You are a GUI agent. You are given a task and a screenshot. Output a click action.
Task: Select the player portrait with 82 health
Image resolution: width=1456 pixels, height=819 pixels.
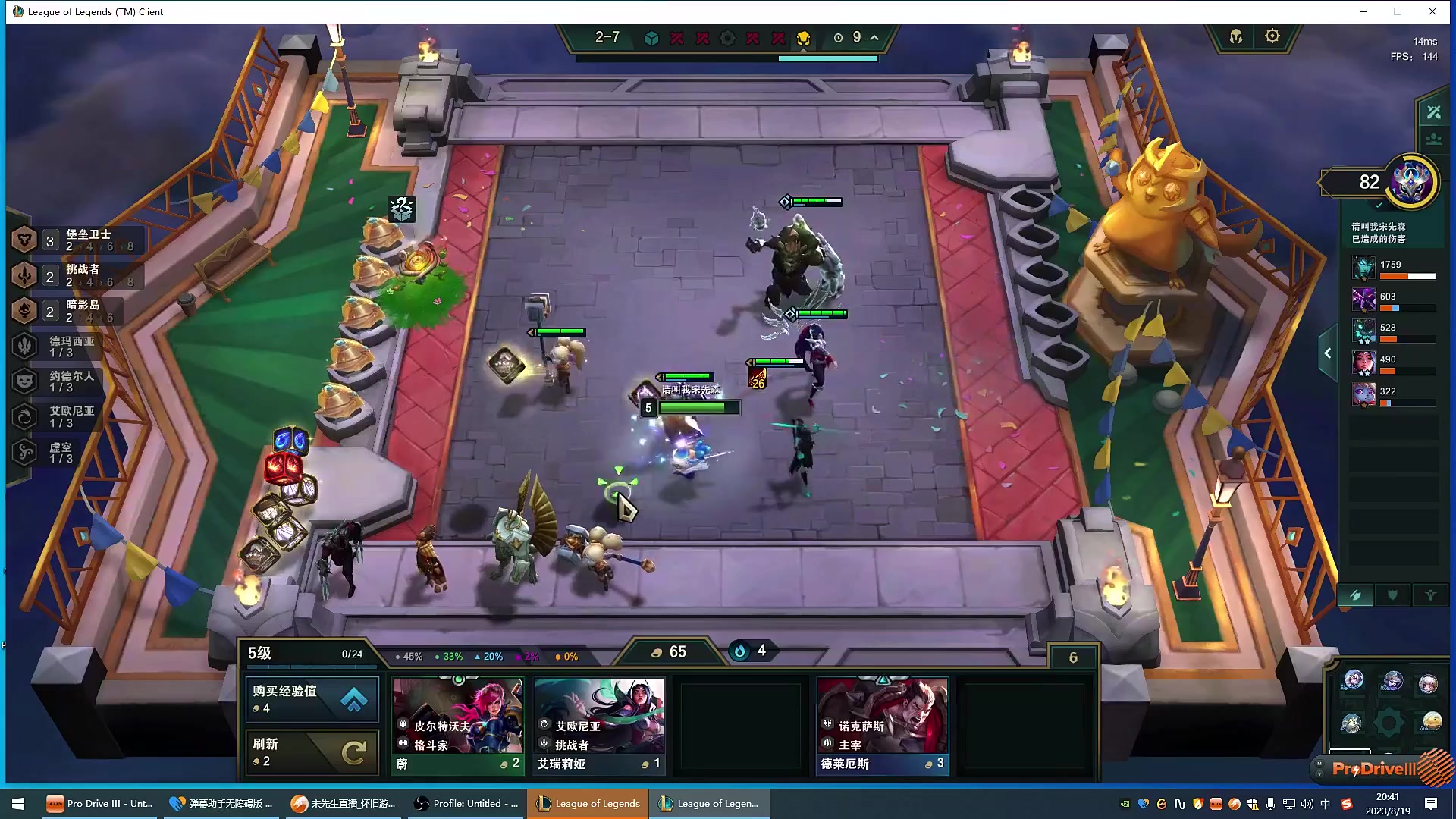(1411, 182)
